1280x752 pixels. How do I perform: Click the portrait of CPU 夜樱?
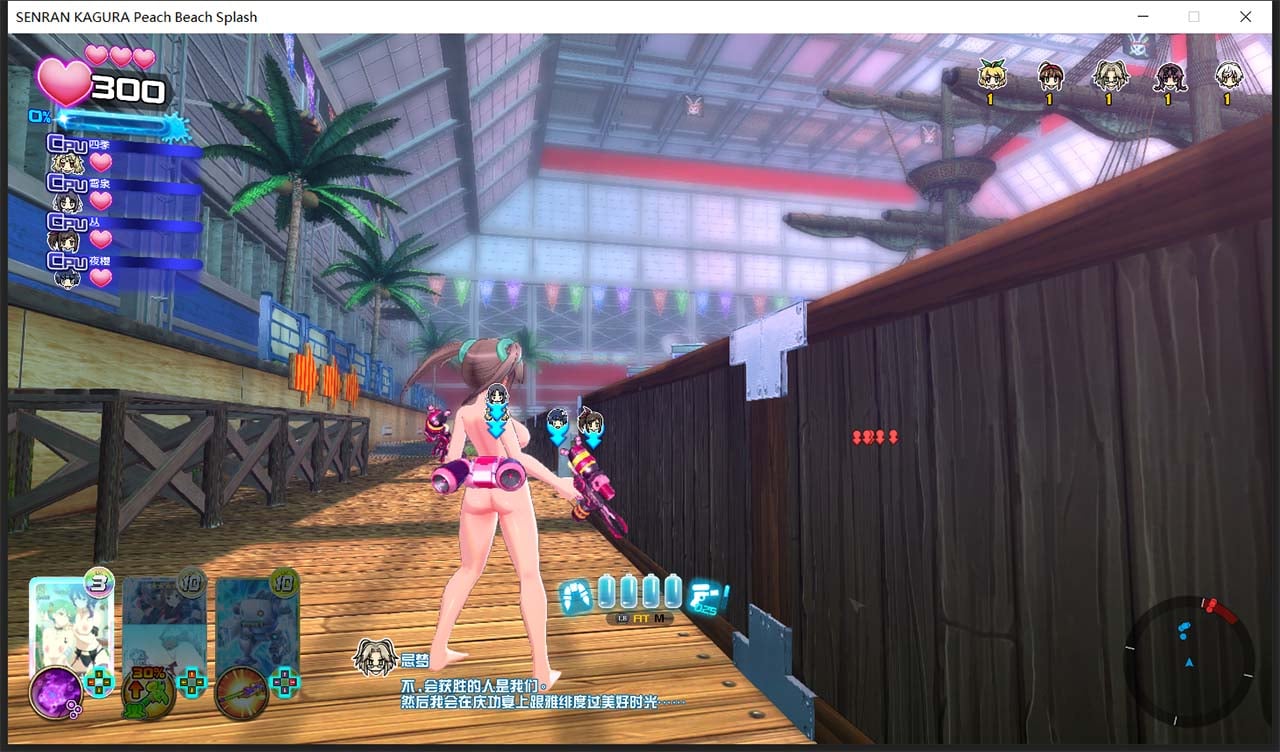66,278
